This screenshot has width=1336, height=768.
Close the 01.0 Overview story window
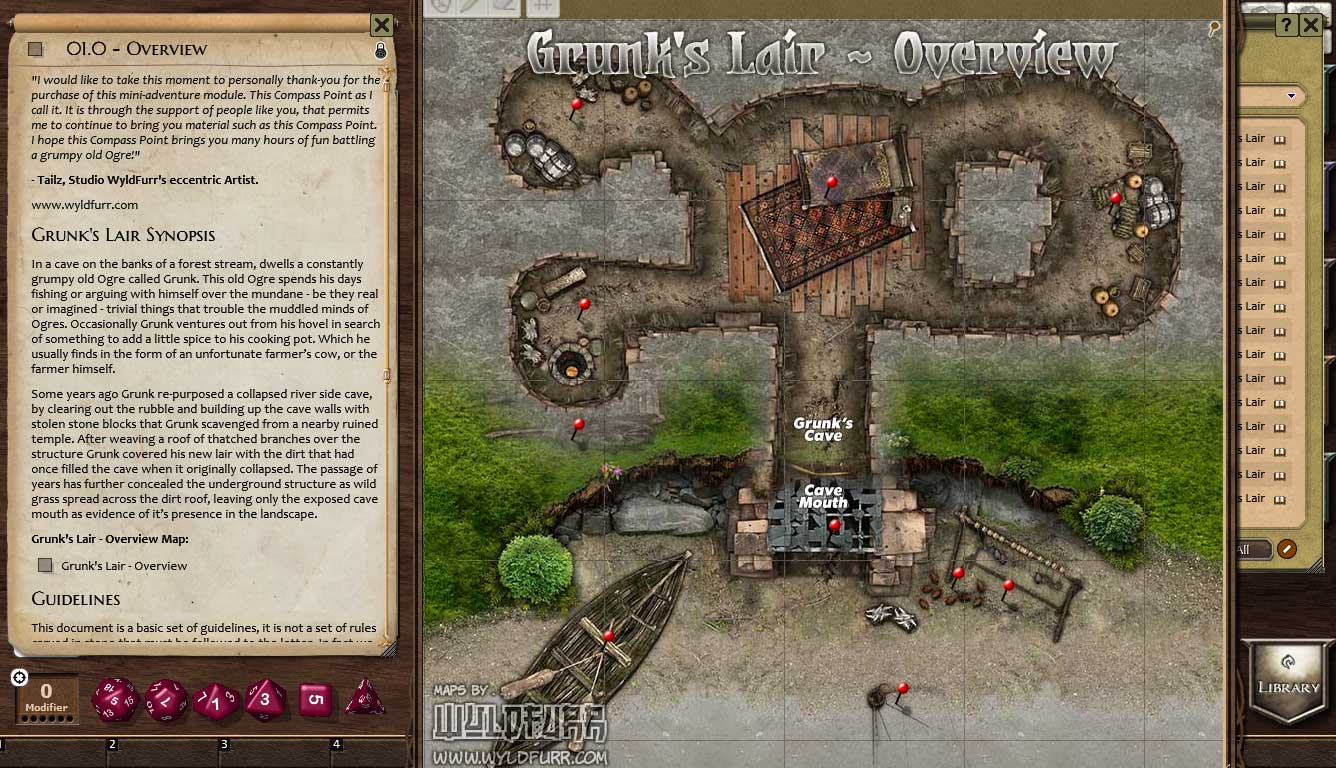[381, 25]
